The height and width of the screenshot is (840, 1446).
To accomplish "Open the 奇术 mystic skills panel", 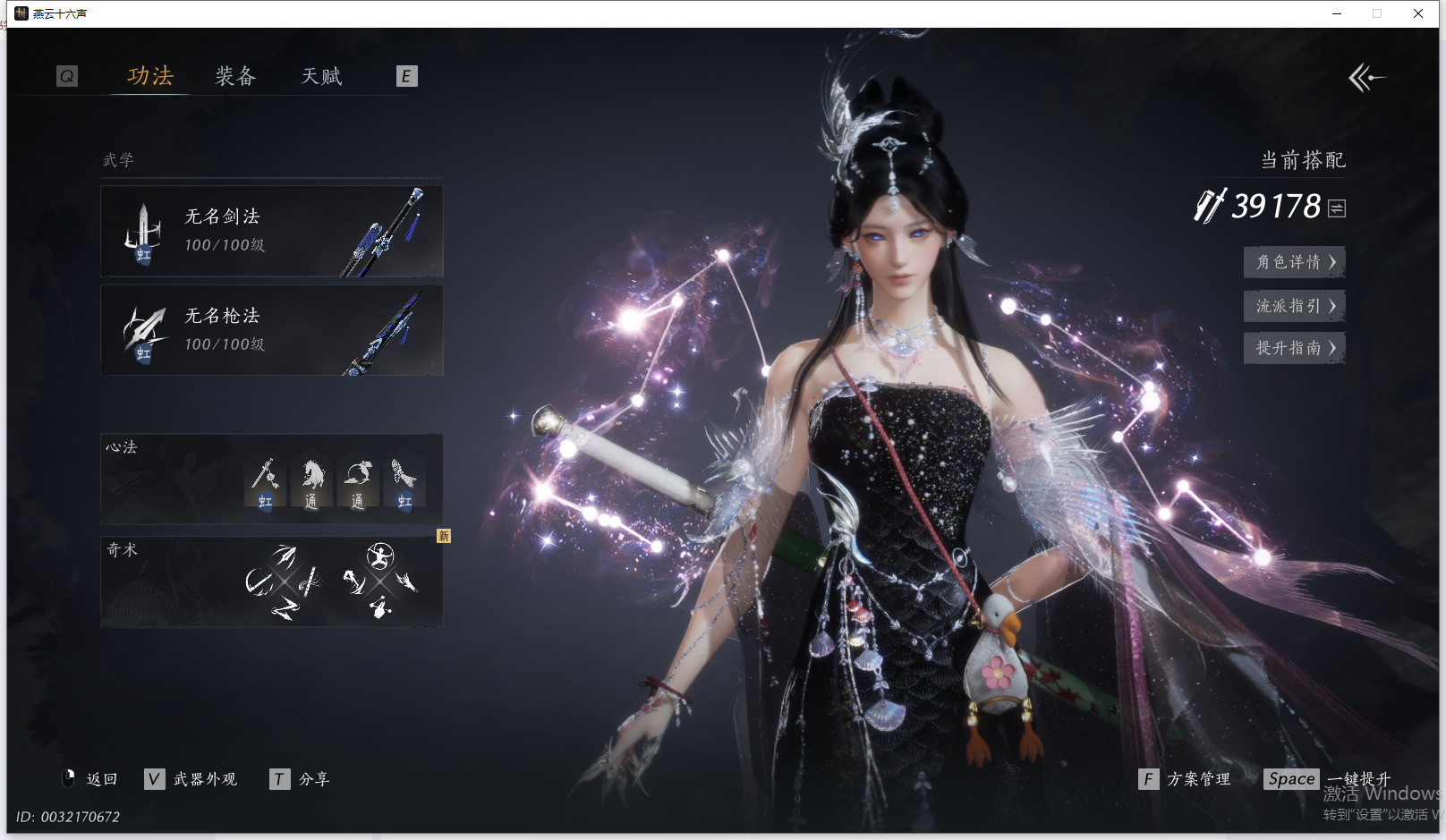I will click(x=271, y=581).
